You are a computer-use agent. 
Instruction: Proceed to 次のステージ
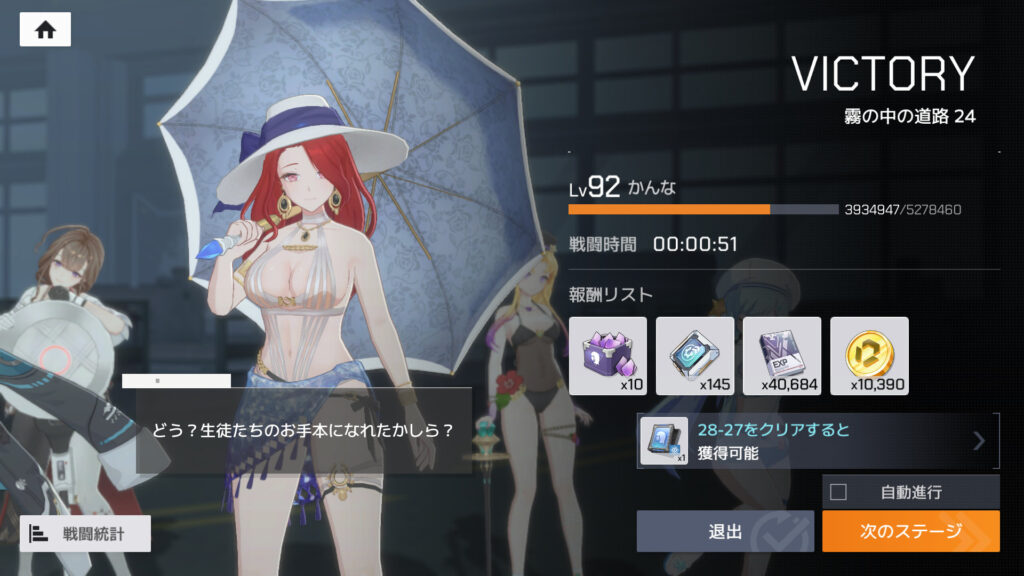click(x=910, y=531)
